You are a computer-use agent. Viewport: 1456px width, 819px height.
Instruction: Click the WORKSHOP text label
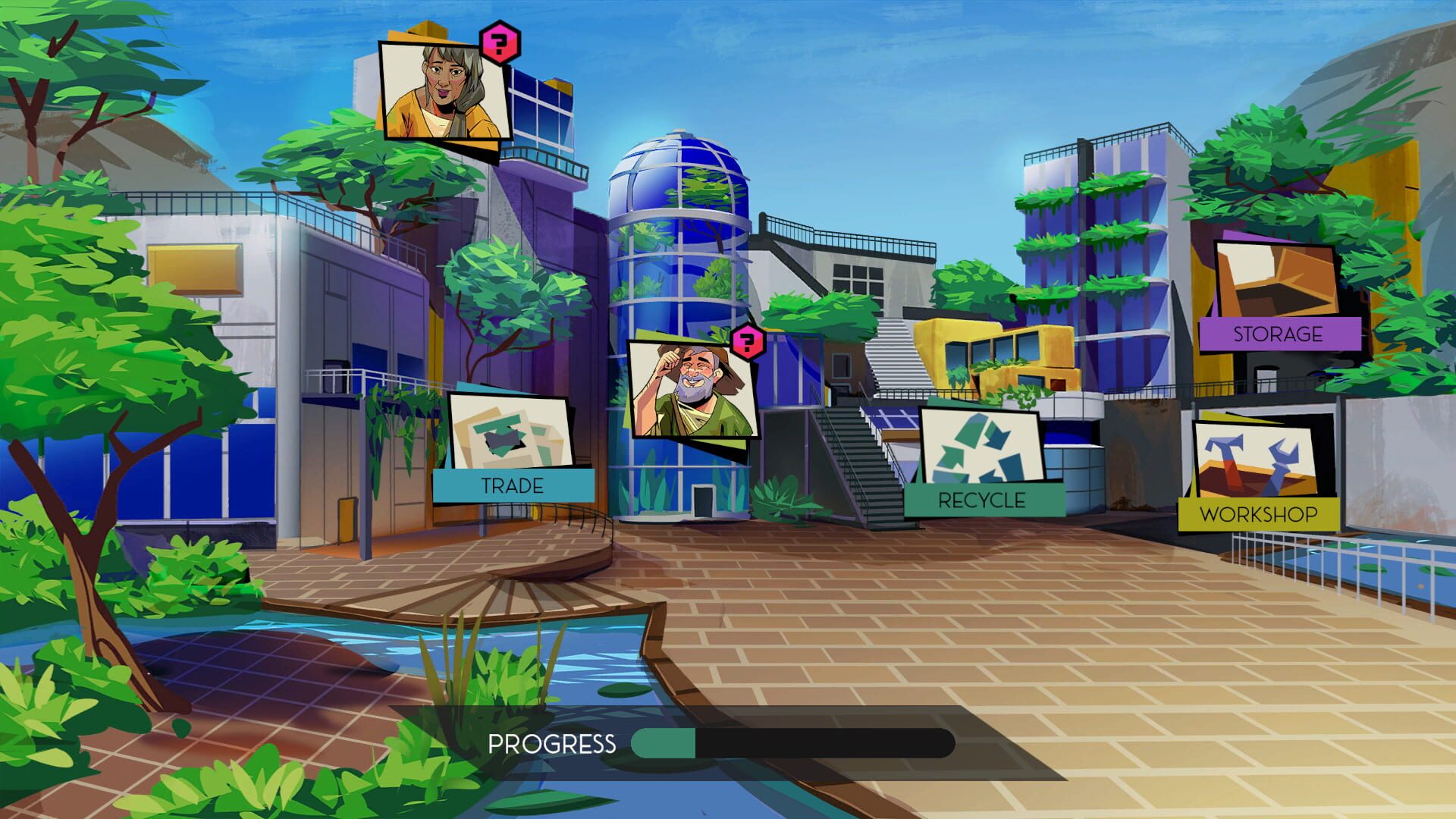[x=1260, y=514]
